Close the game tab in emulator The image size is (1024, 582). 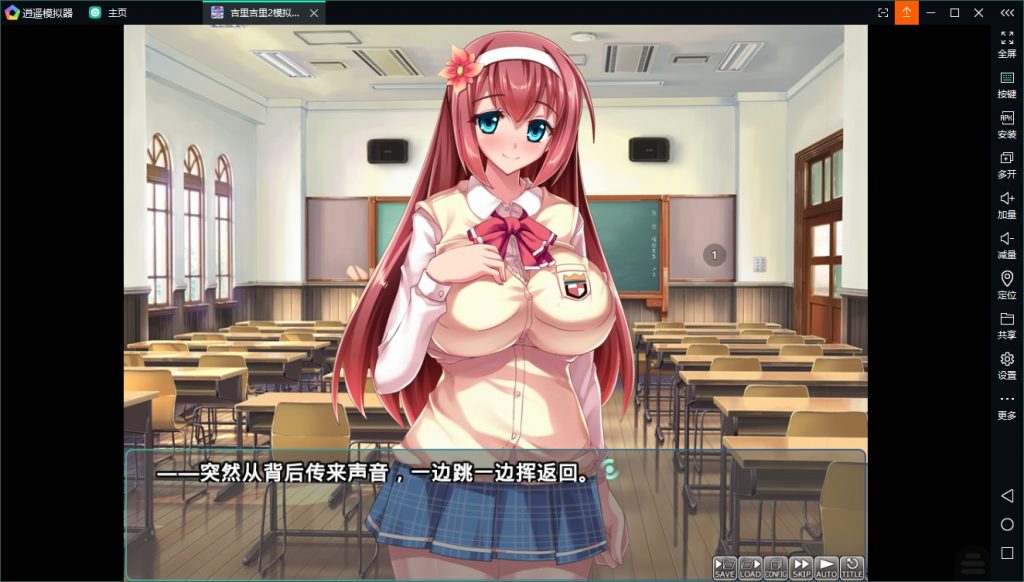314,13
